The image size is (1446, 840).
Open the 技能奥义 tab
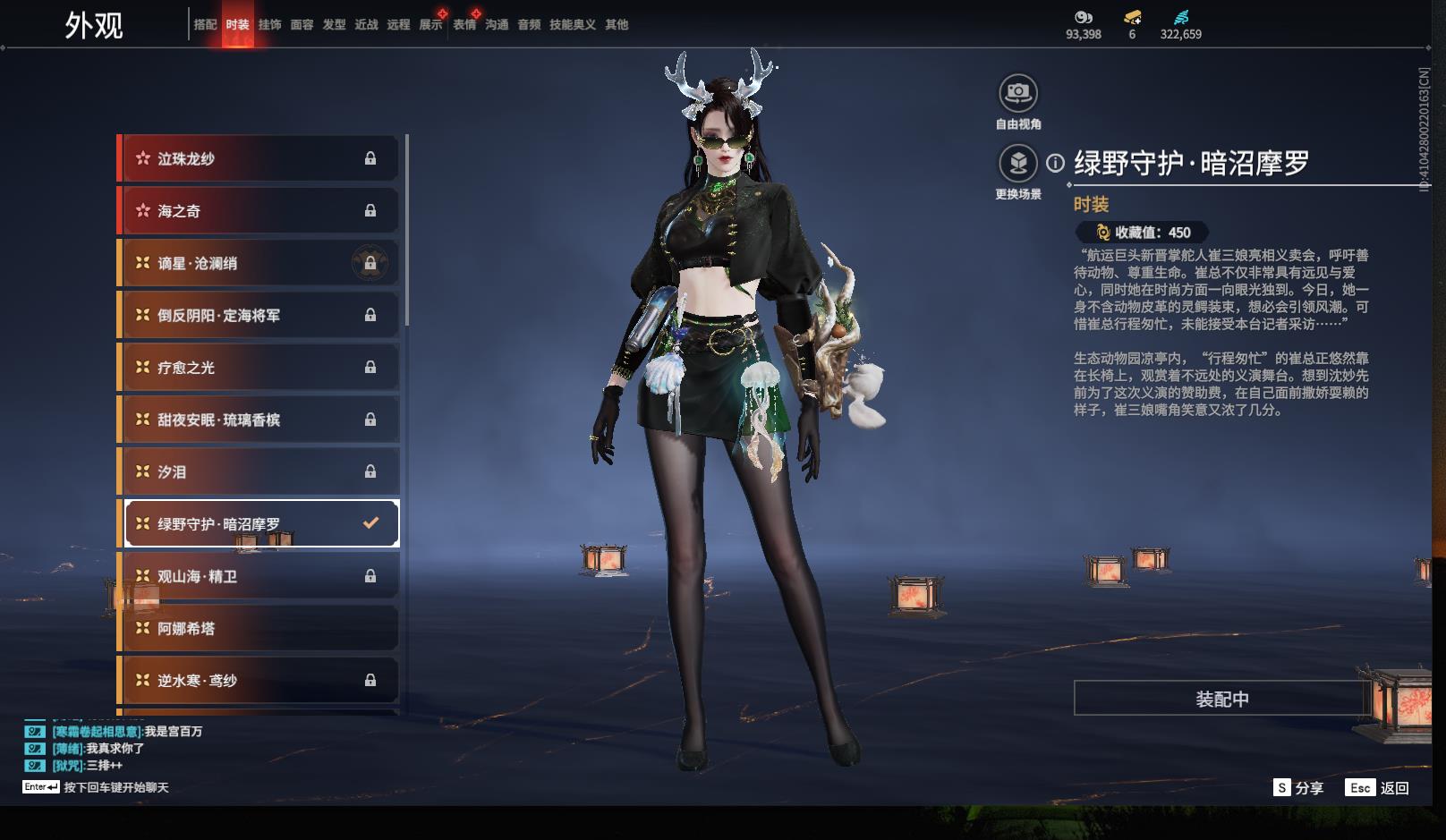(x=572, y=24)
